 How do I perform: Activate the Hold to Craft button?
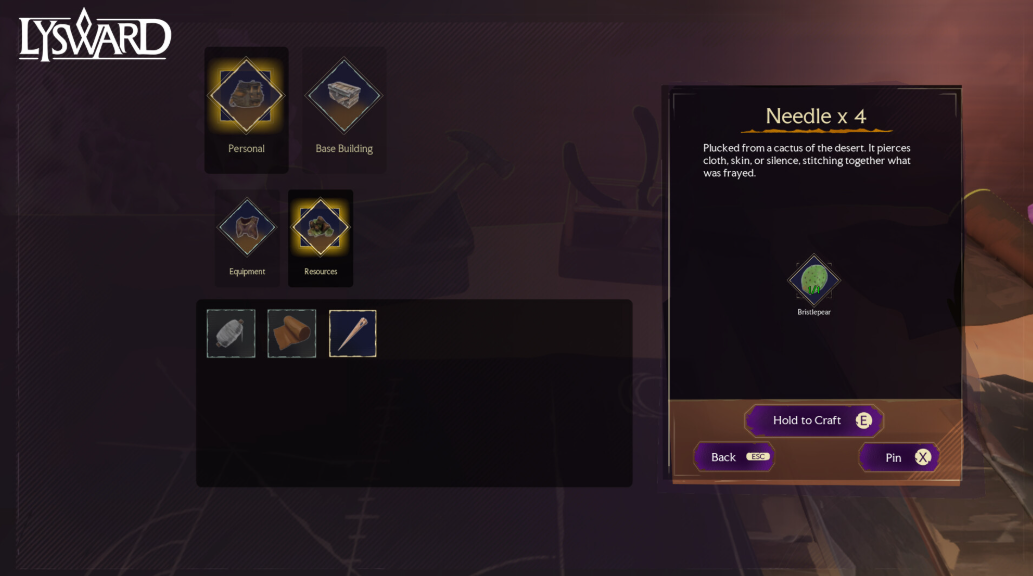pyautogui.click(x=814, y=420)
